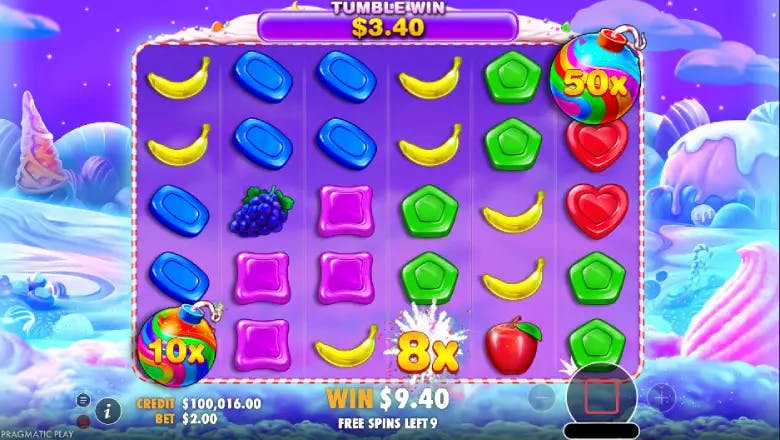780x440 pixels.
Task: Increase the bet with the plus button
Action: [x=660, y=398]
